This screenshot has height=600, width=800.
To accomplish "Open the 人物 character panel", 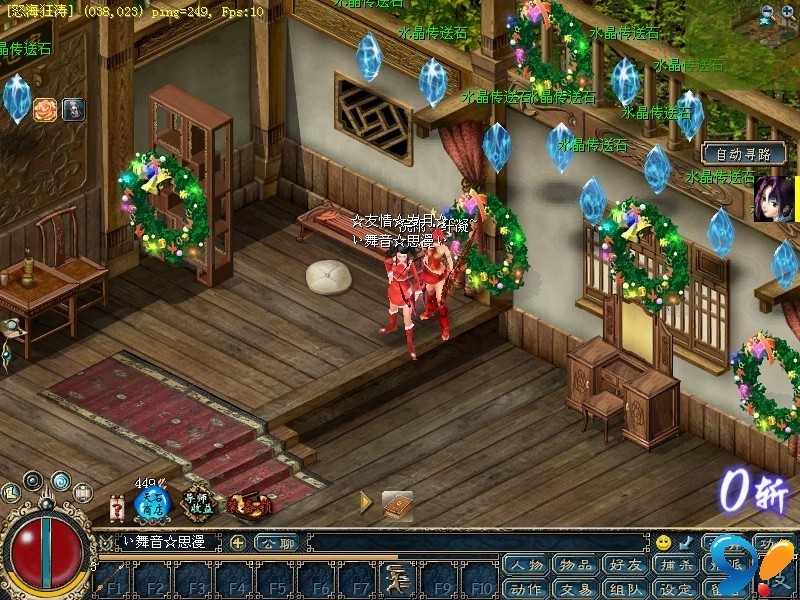I will [x=525, y=566].
